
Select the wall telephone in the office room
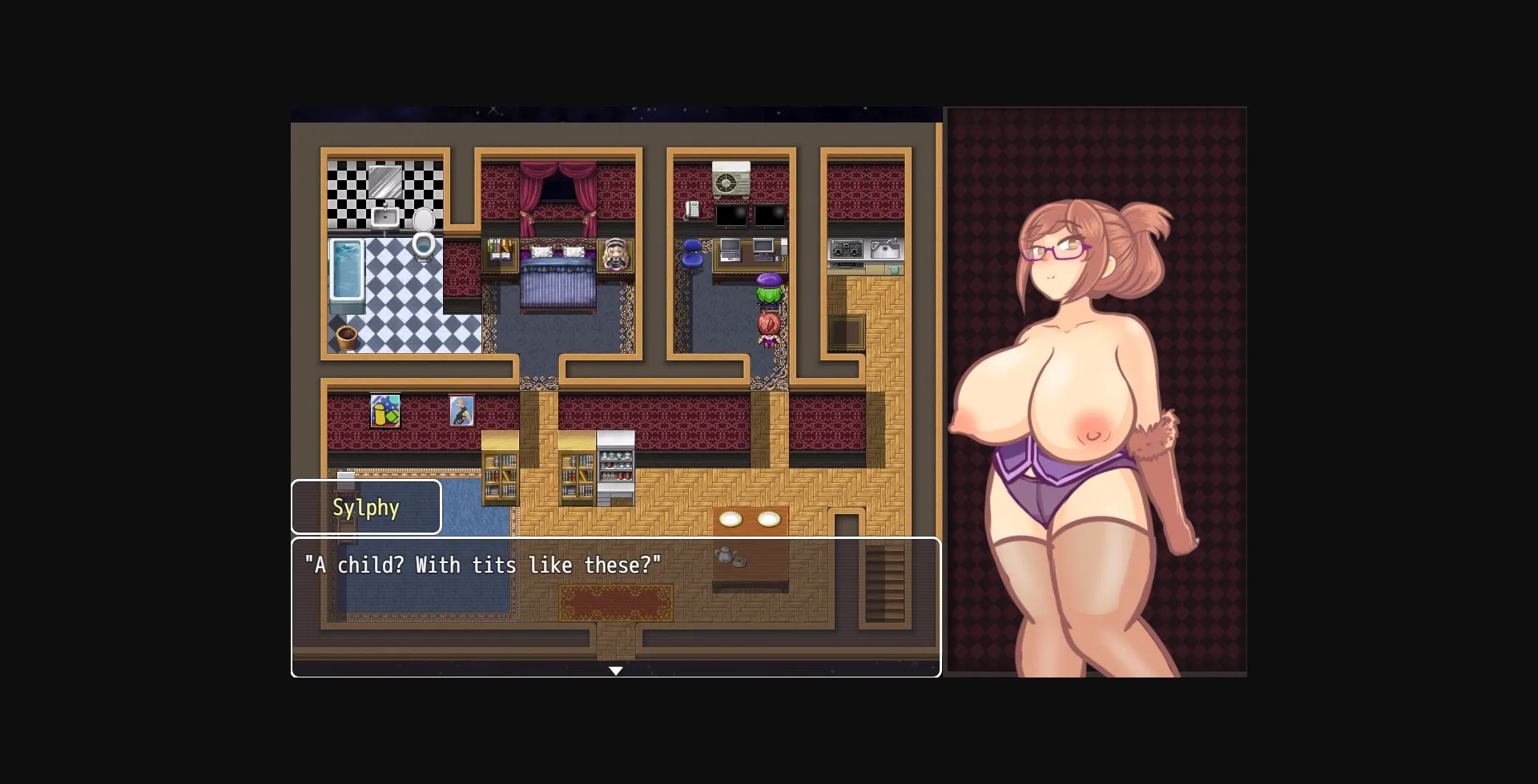tap(692, 211)
